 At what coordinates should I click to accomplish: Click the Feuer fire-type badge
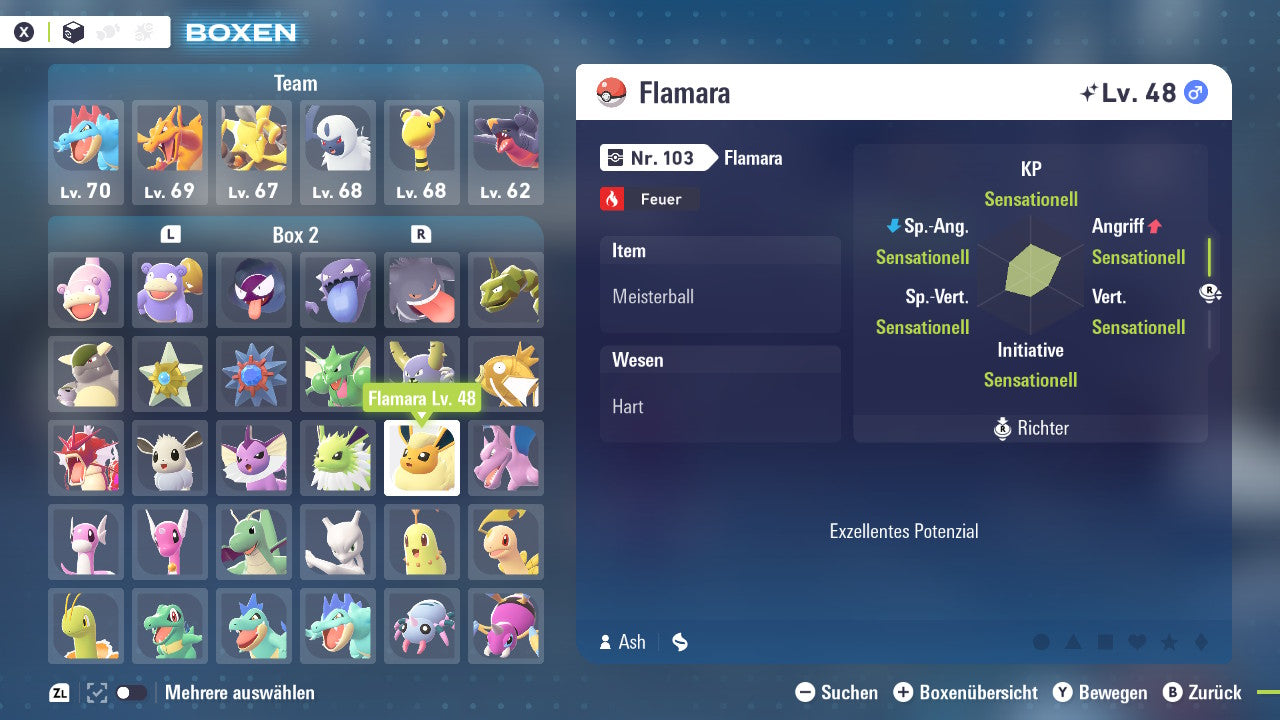pos(649,199)
